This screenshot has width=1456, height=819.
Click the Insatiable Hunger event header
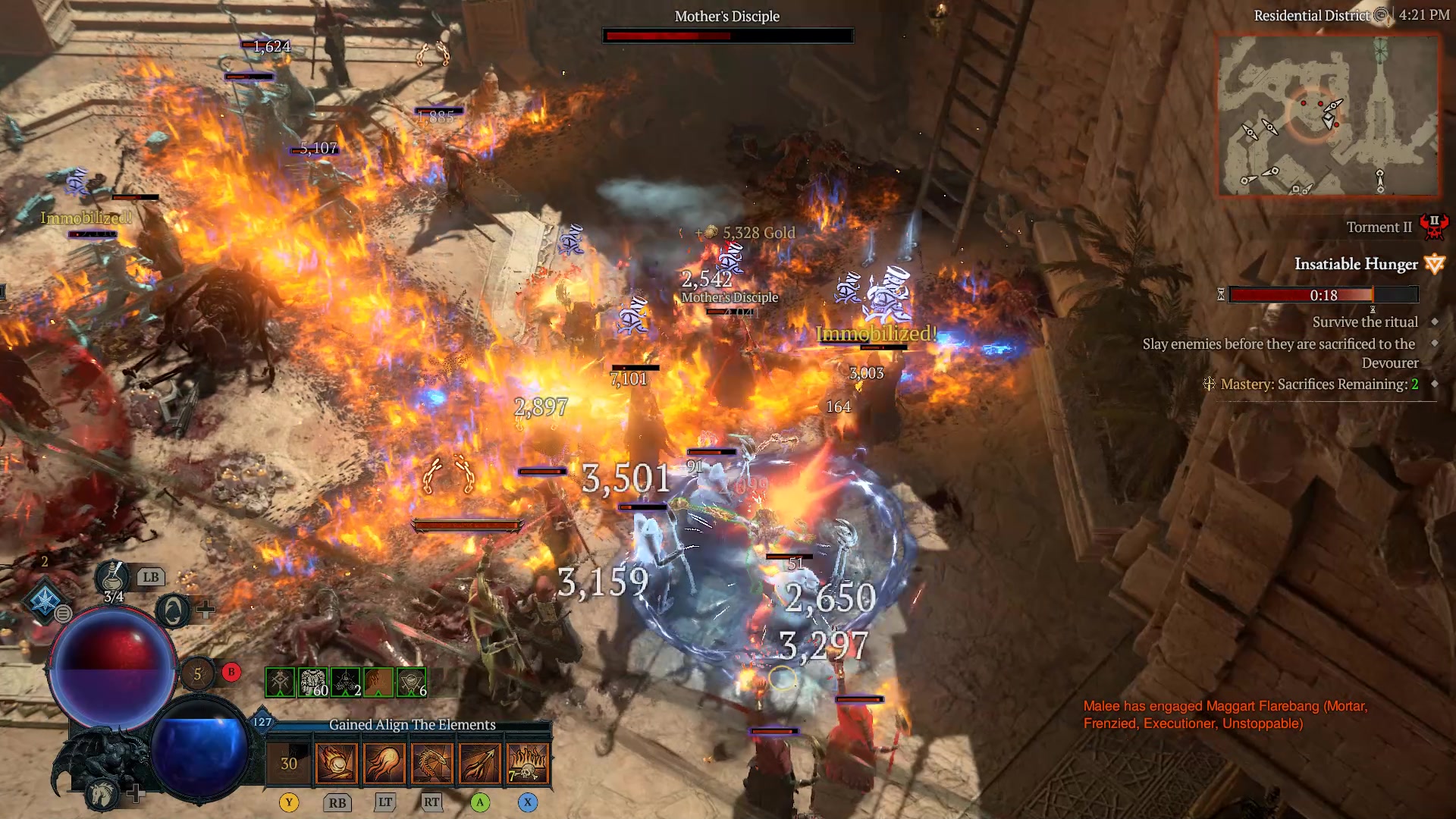pos(1357,264)
